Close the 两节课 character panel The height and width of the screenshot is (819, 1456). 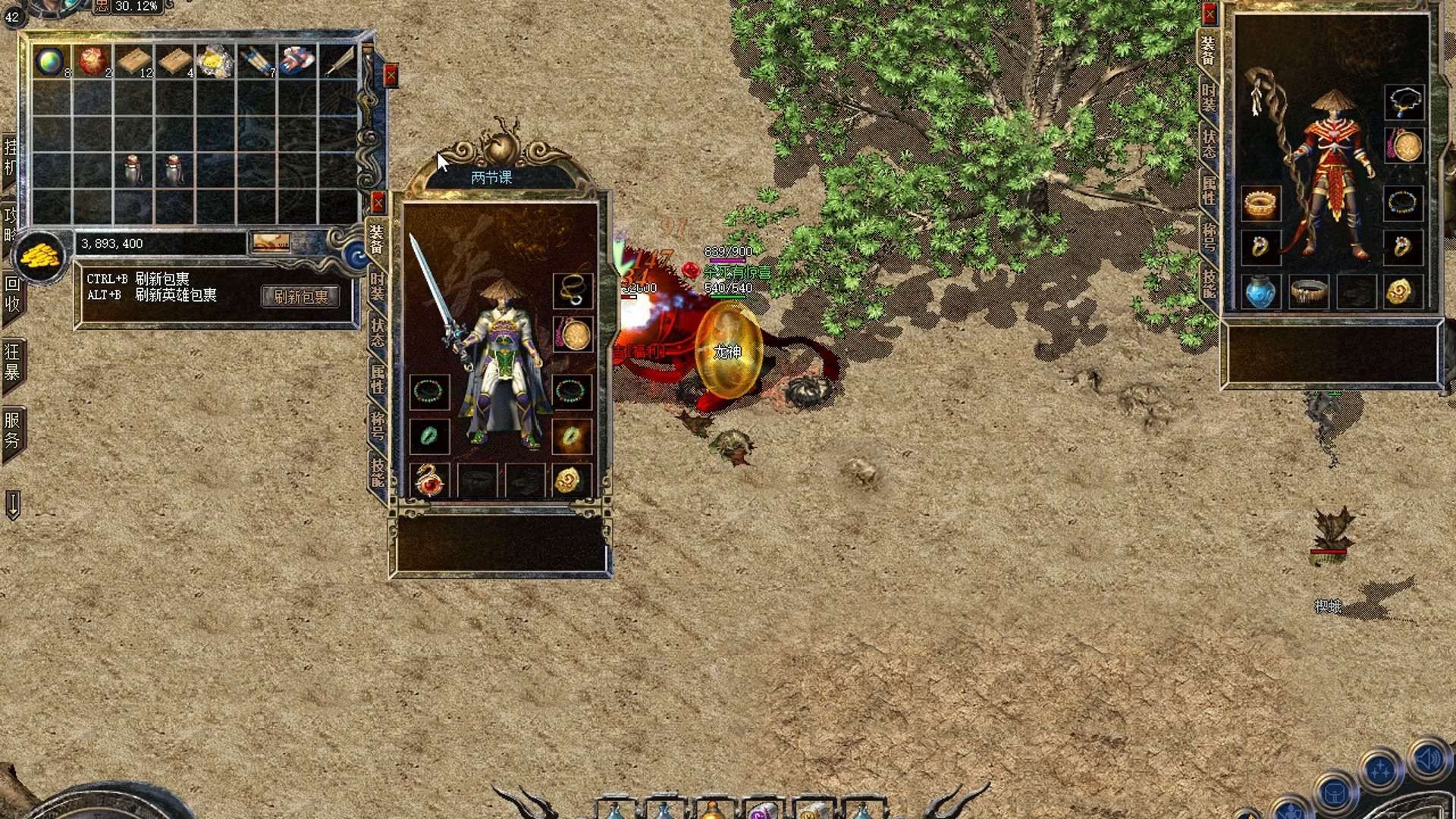coord(378,202)
